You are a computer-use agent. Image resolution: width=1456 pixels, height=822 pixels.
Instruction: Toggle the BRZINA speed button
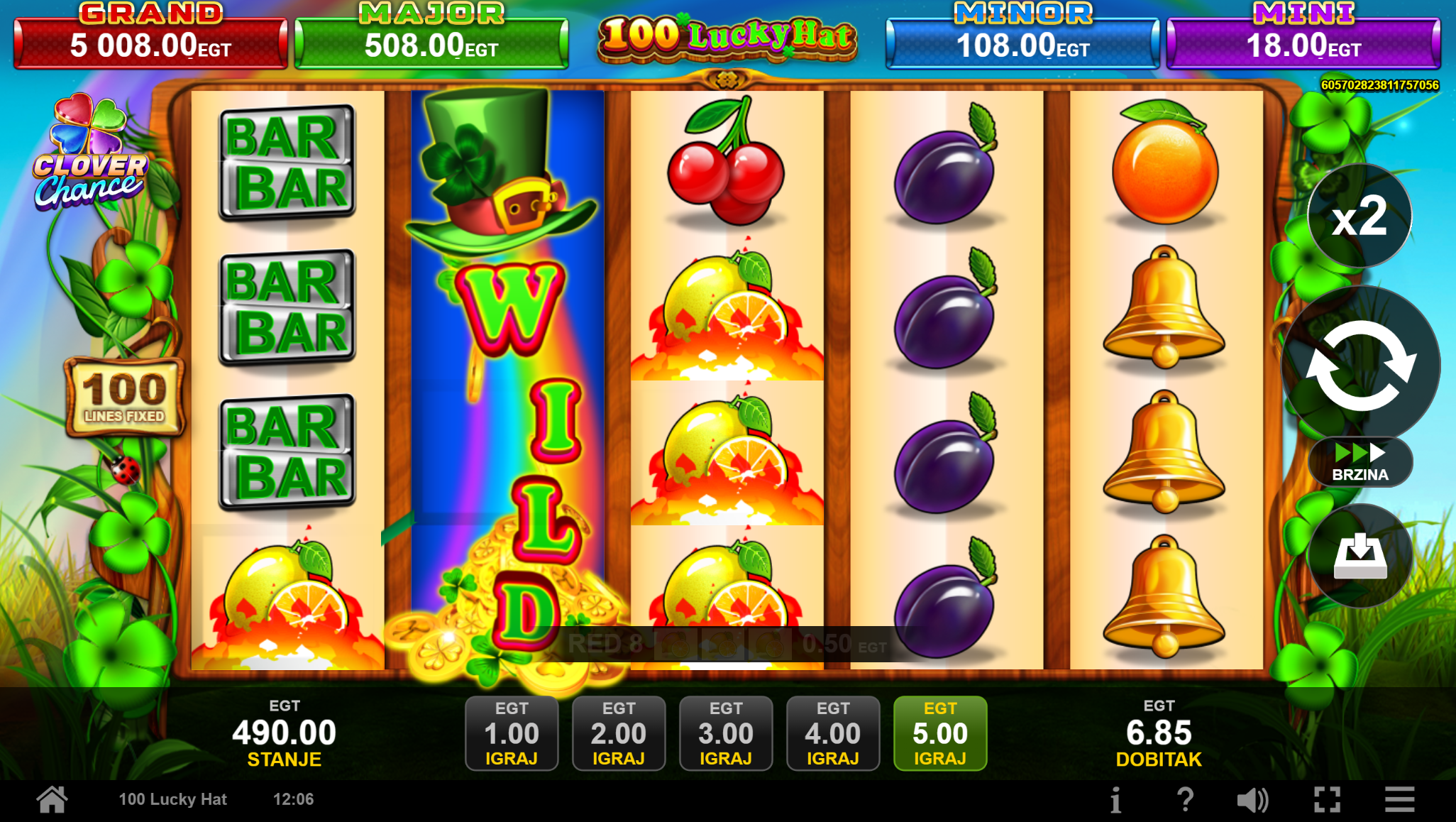pyautogui.click(x=1360, y=462)
